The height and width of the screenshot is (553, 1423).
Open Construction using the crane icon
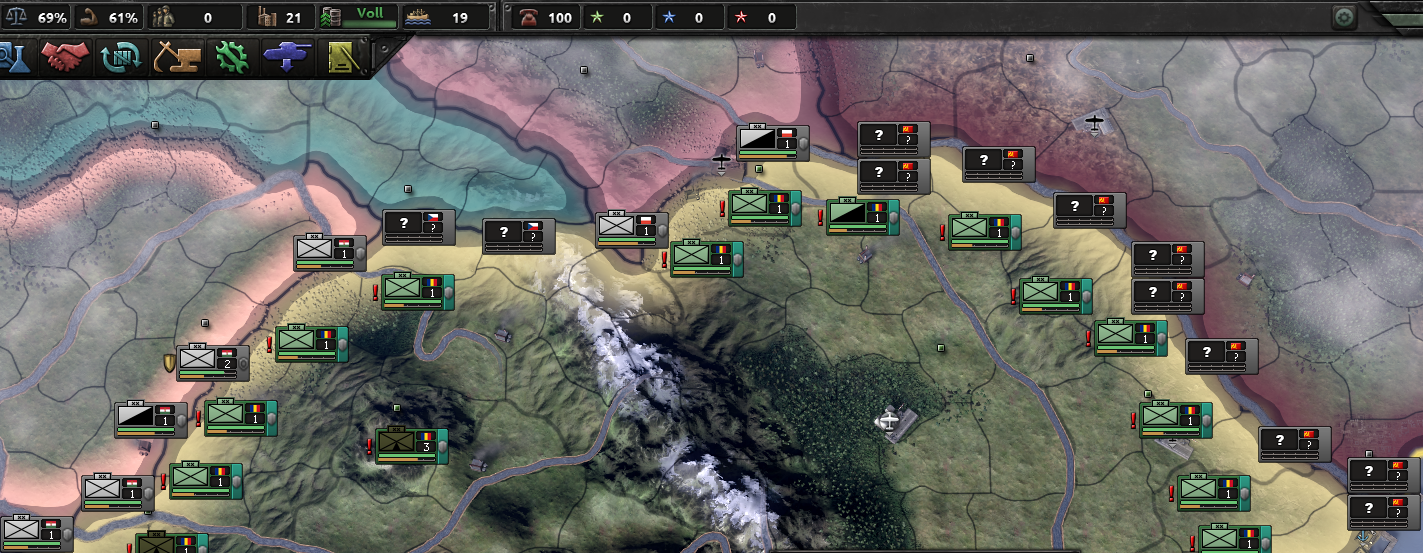point(175,58)
